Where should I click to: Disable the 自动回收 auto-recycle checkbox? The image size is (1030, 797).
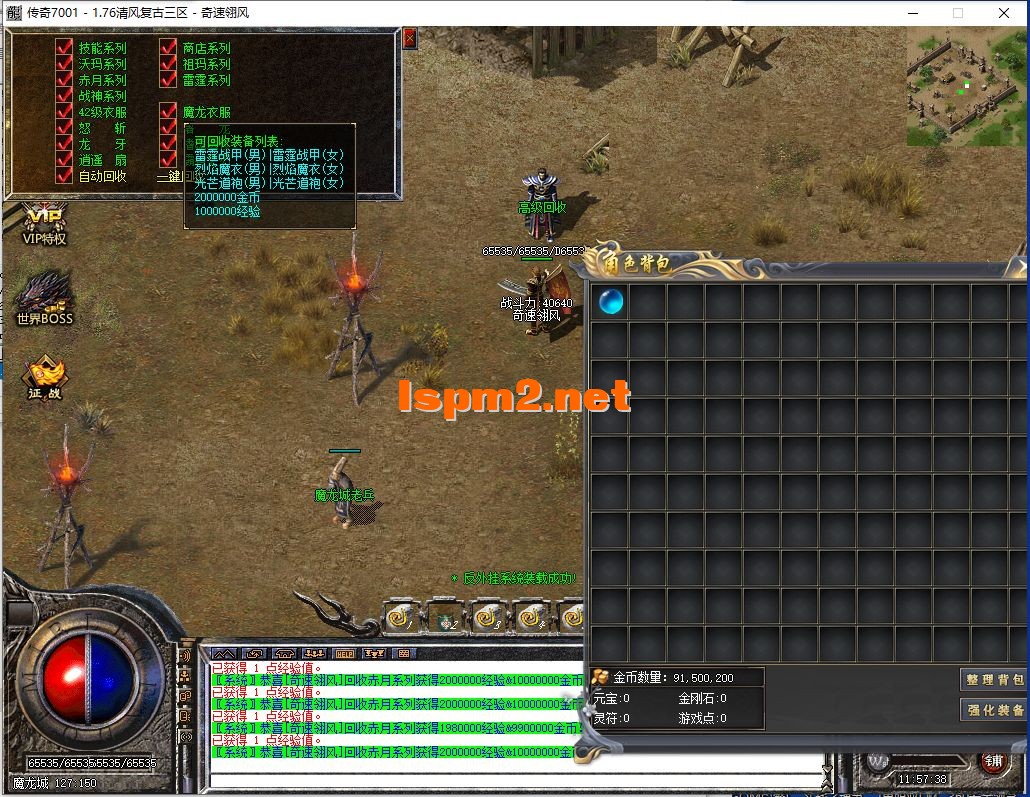(x=65, y=176)
